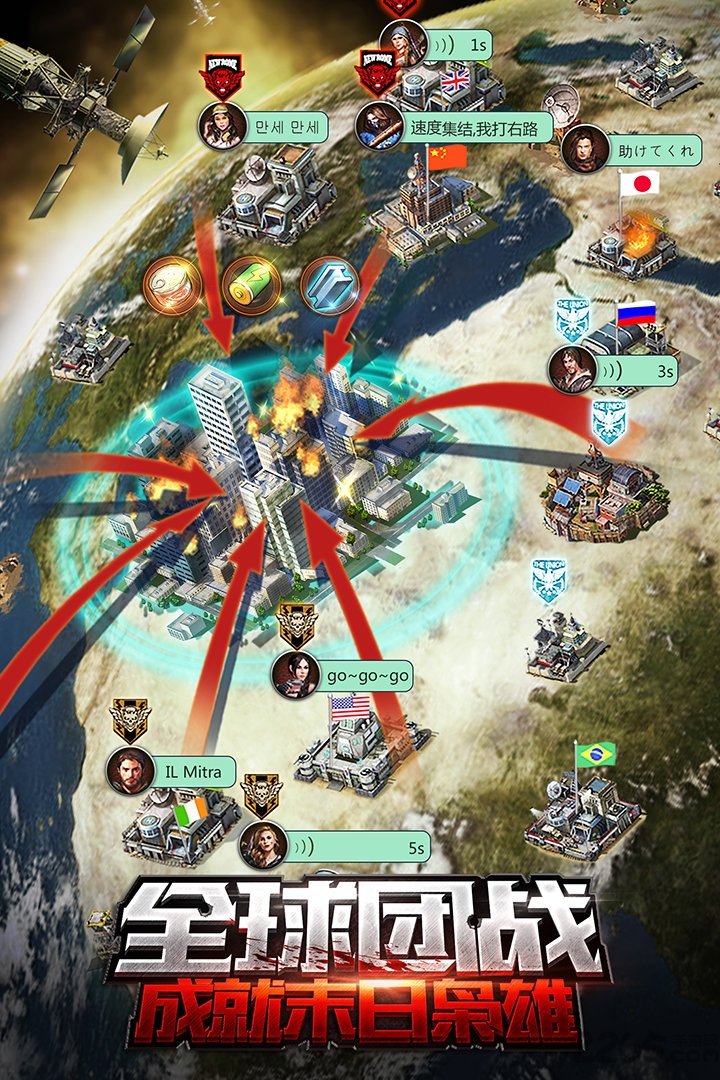View the avatar beside "IL Mitra"
This screenshot has width=720, height=1080.
131,771
